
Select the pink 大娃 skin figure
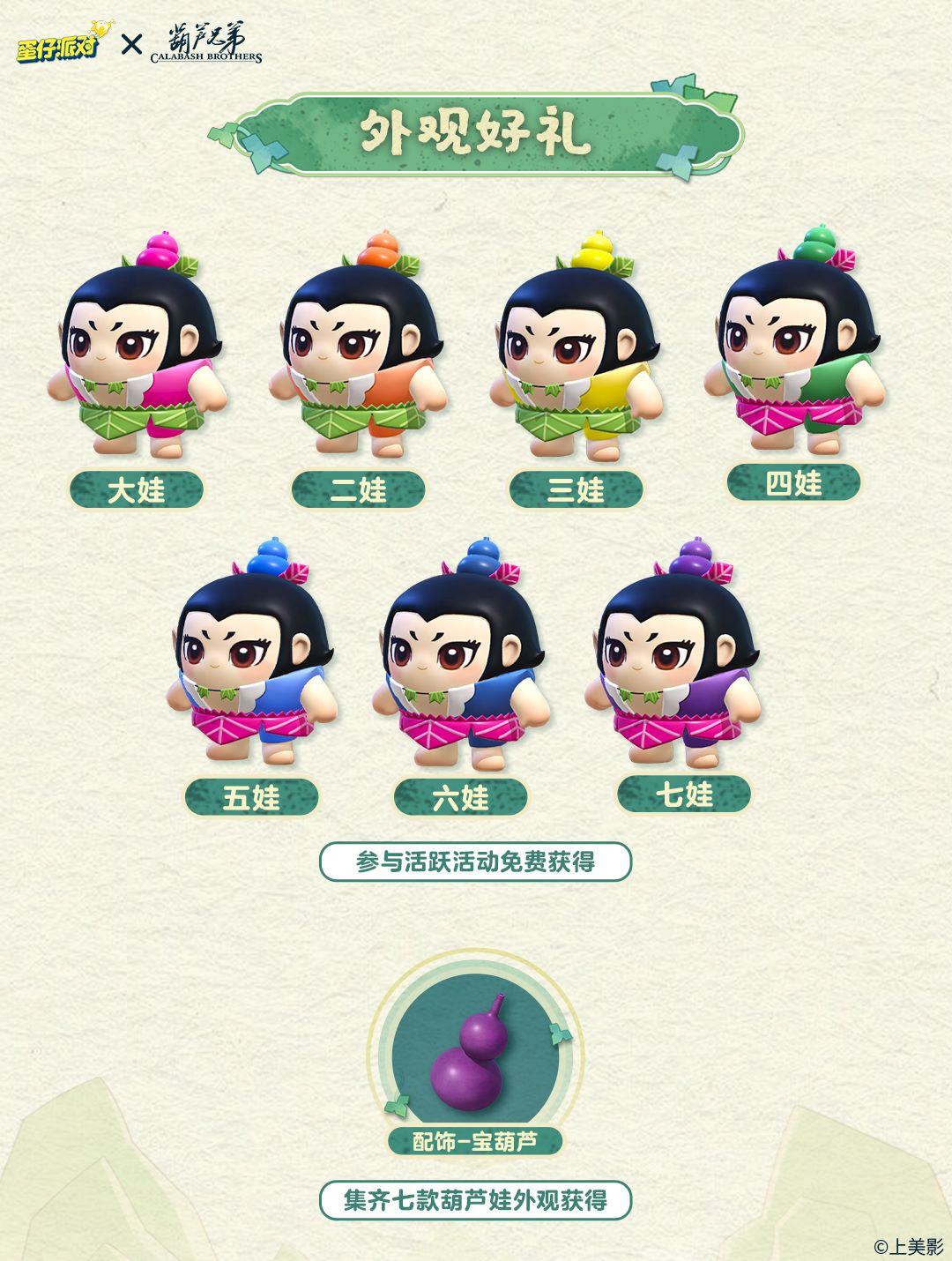tap(138, 353)
